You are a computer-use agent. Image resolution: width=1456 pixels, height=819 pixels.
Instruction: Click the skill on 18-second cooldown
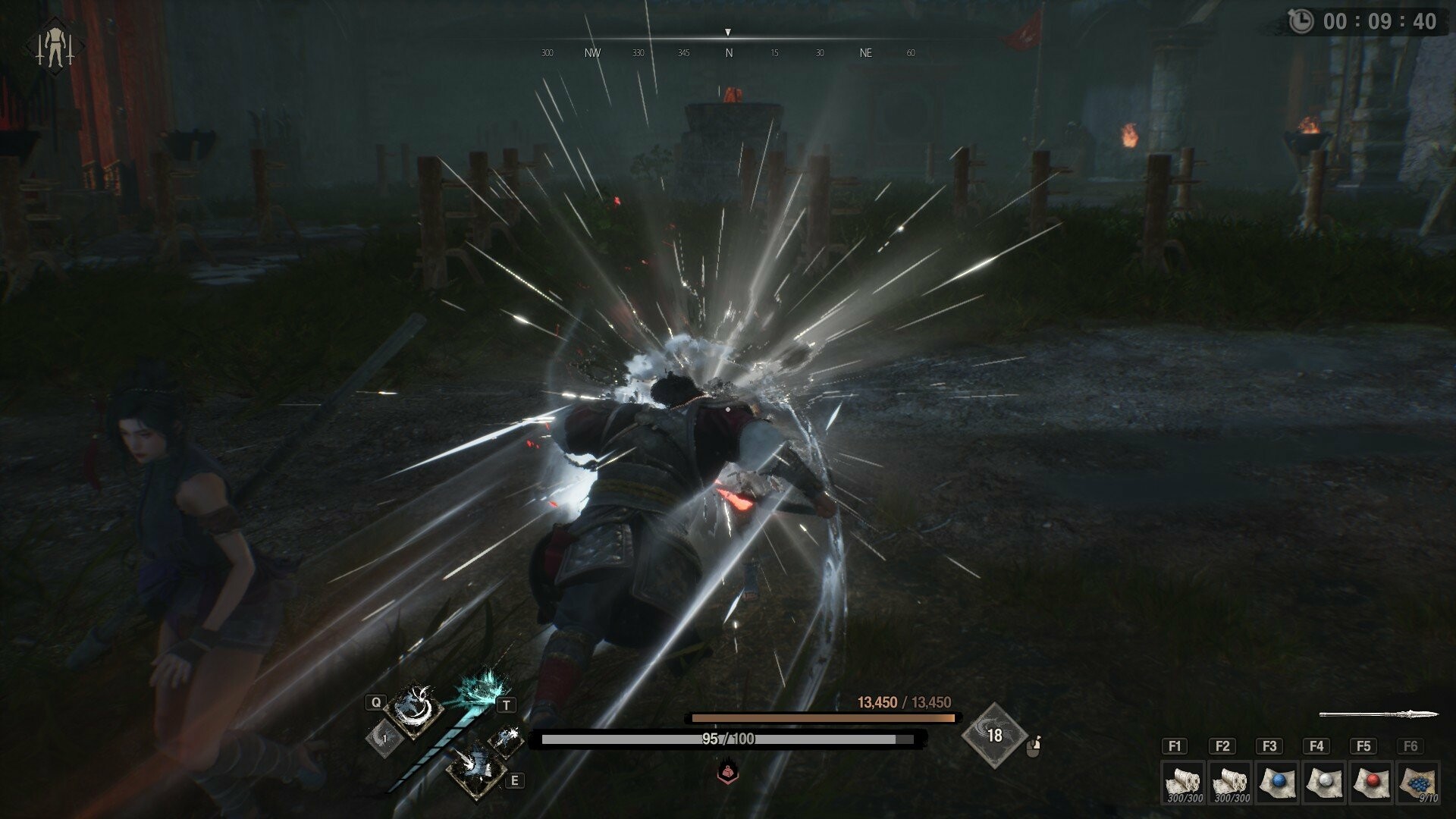[994, 735]
